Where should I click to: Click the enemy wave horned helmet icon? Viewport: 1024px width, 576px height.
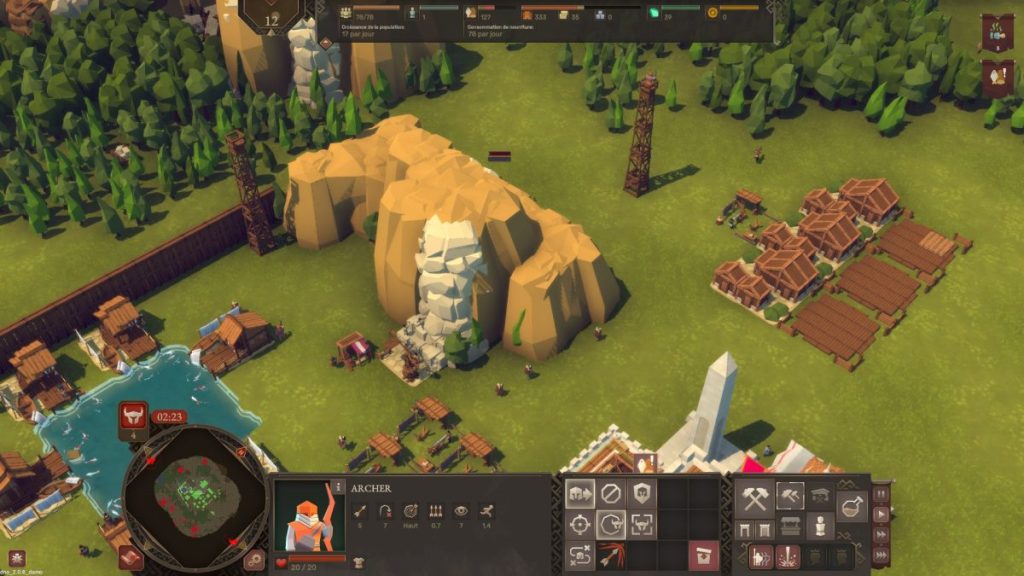133,416
